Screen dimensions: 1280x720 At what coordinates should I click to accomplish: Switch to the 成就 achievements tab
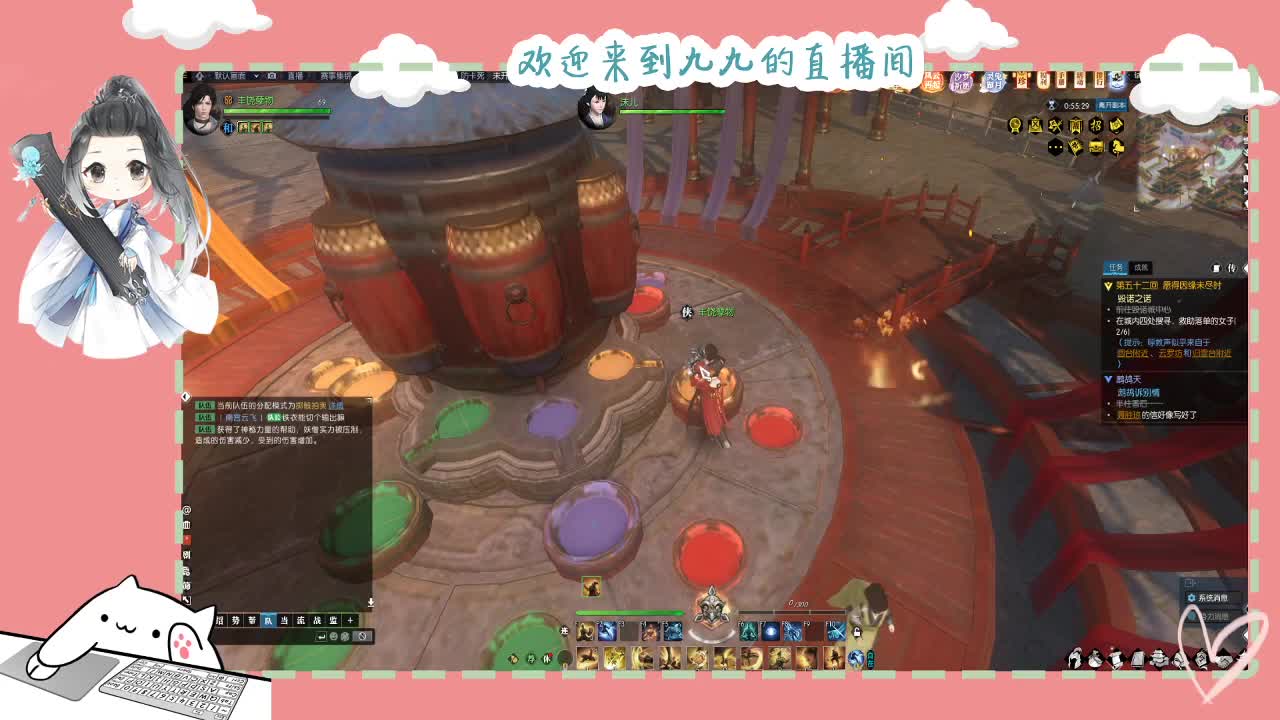click(1140, 267)
